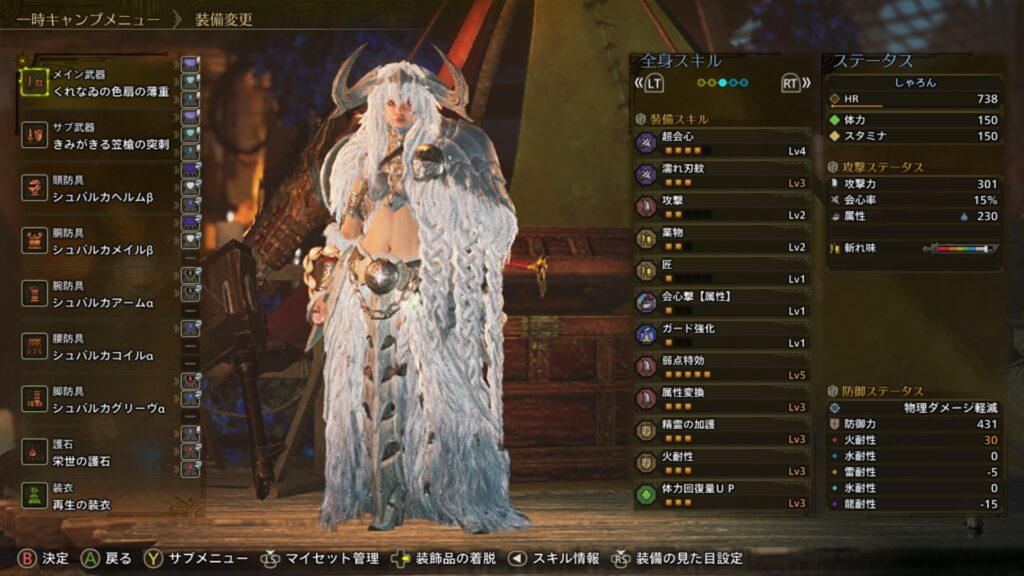1024x576 pixels.
Task: Select the ガード強化 skill row
Action: 722,335
